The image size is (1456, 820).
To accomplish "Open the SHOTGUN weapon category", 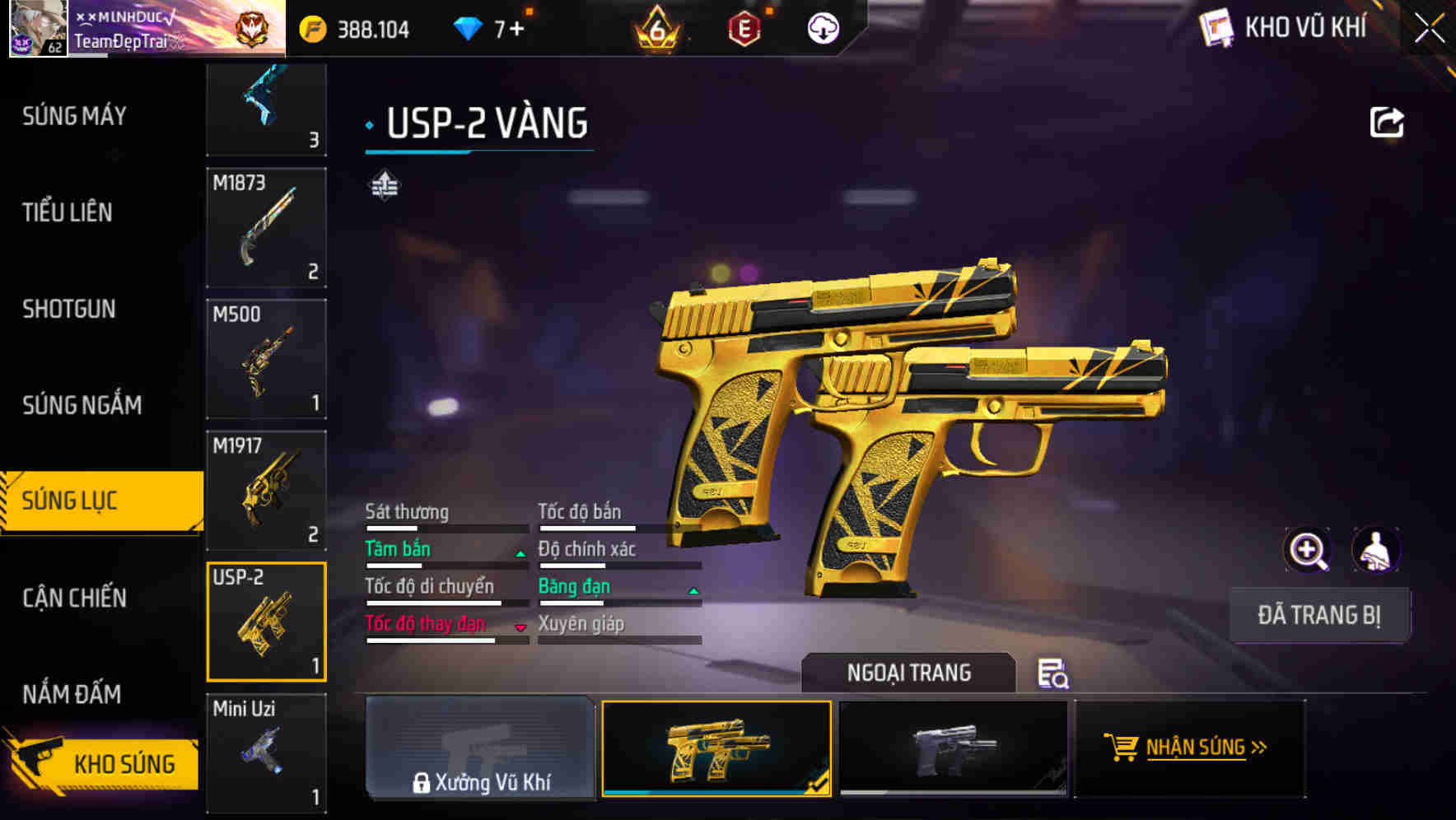I will (70, 309).
